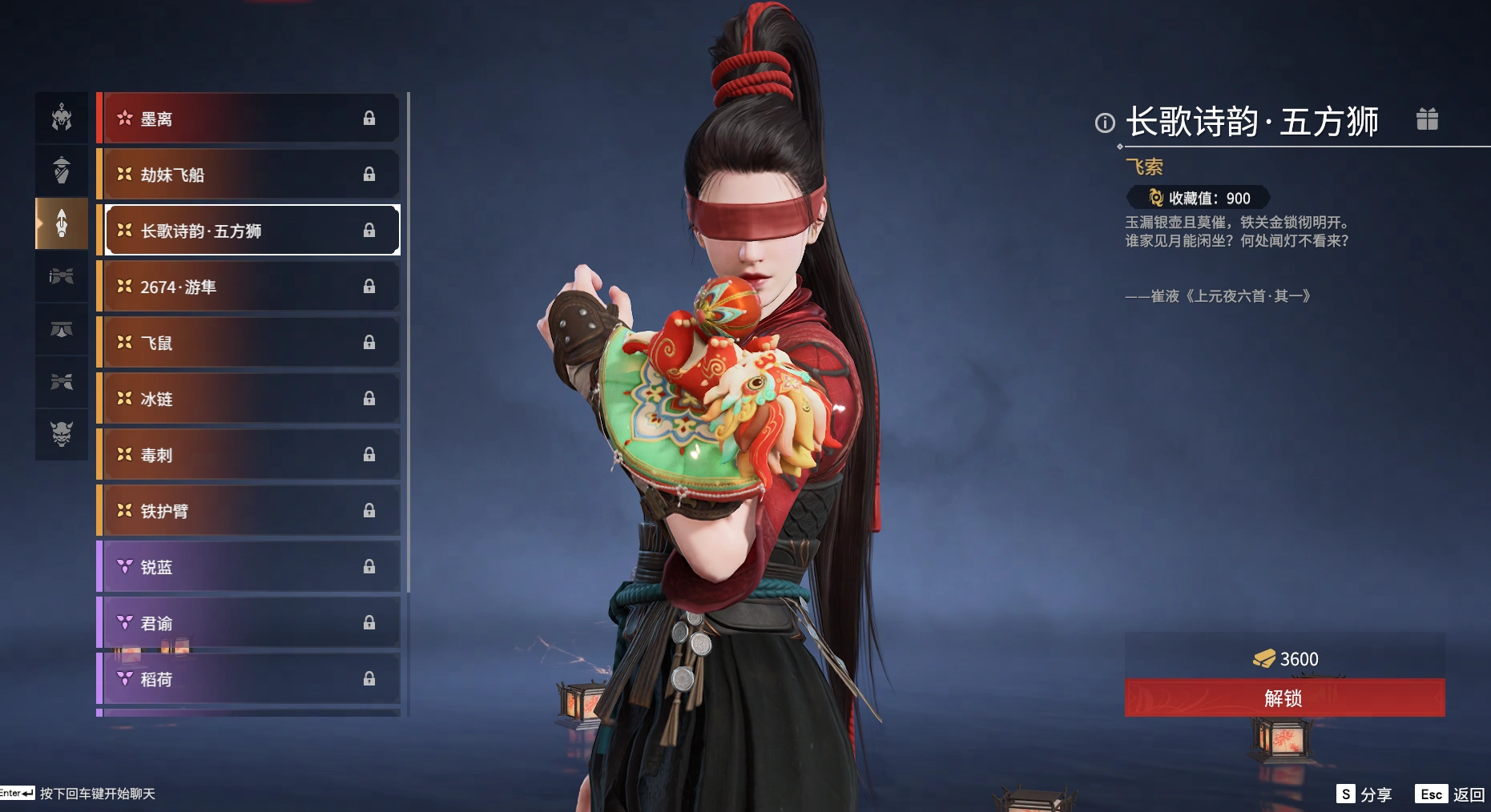Viewport: 1491px width, 812px height.
Task: Click the chat prompt to start chatting
Action: click(97, 794)
